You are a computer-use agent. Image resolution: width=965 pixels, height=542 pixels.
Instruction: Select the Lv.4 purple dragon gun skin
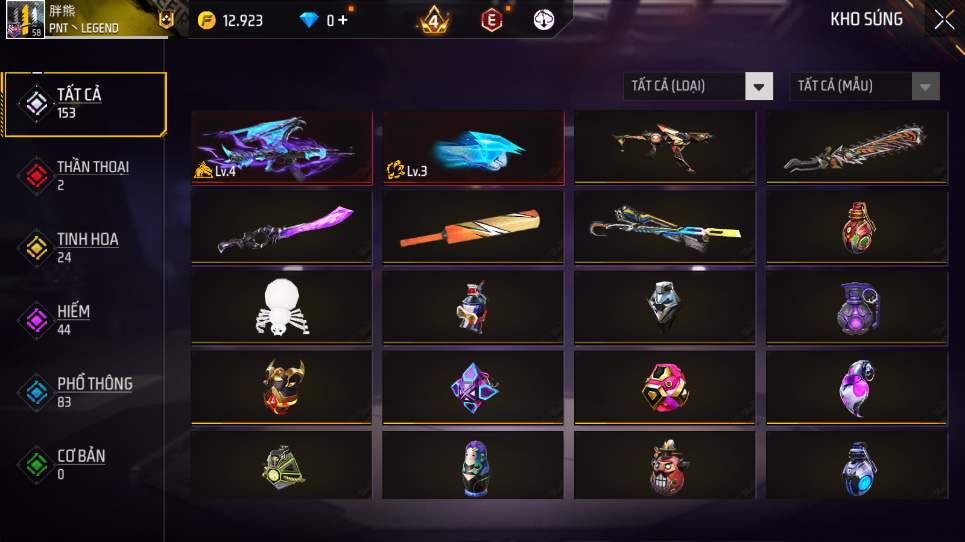coord(281,147)
